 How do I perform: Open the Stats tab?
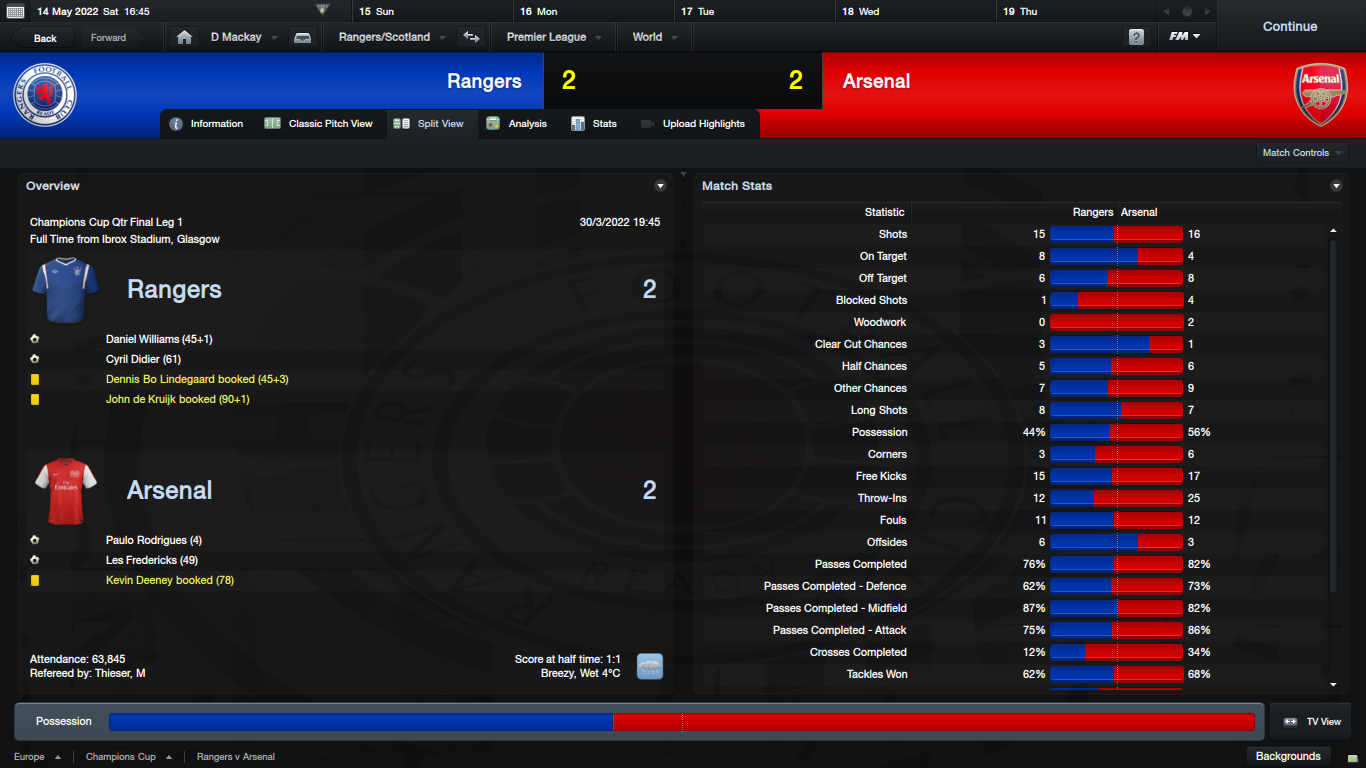point(594,124)
